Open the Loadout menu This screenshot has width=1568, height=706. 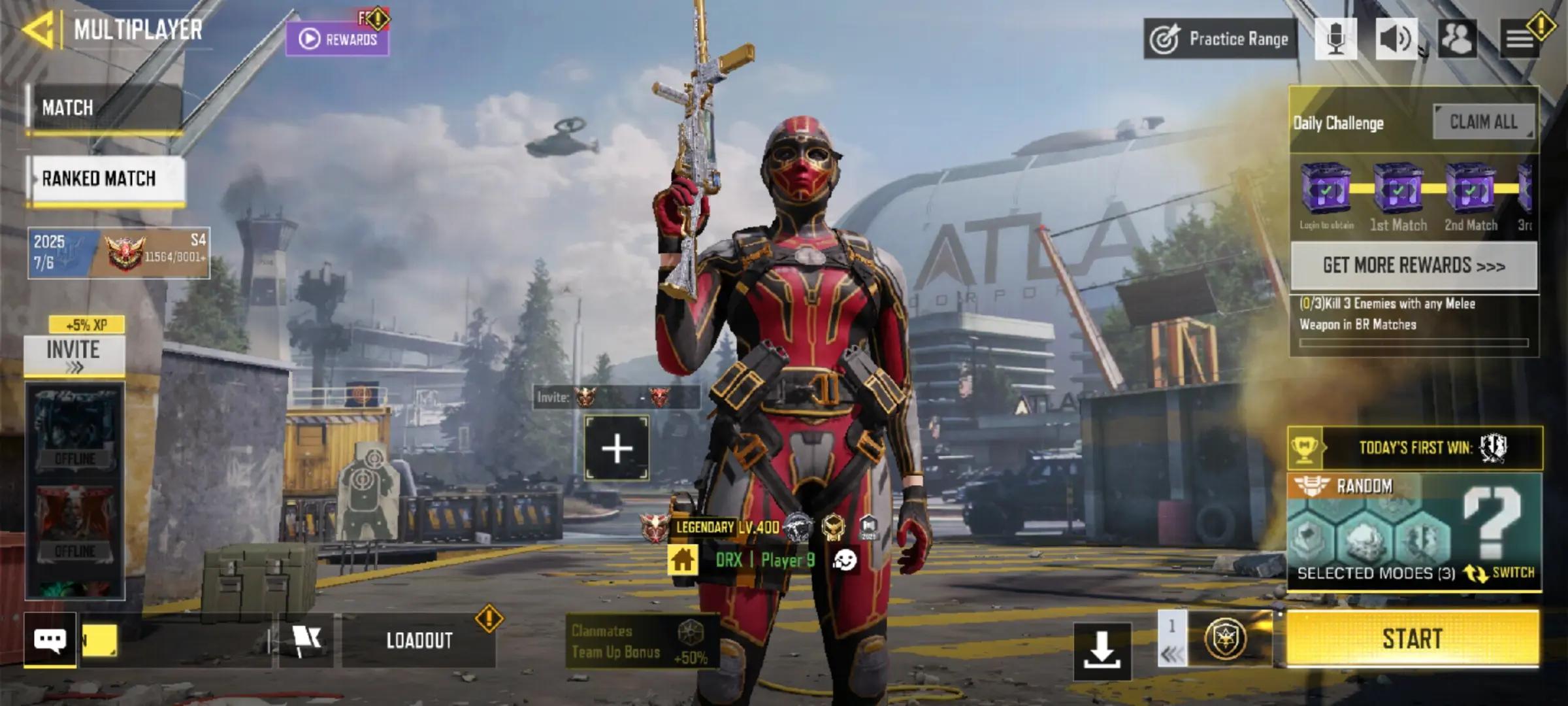(419, 641)
